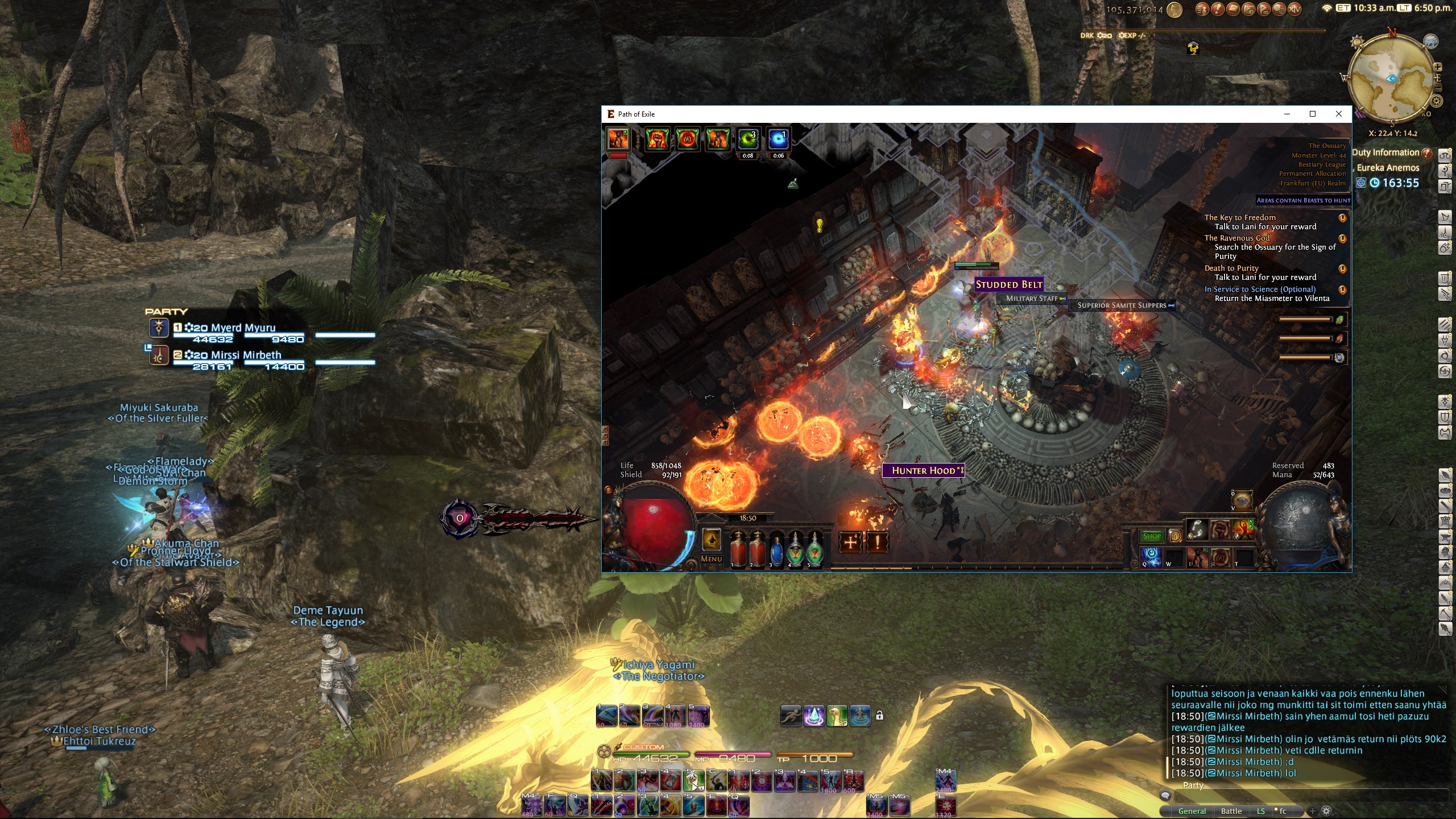Pick up the Military Staff label

click(x=1032, y=299)
